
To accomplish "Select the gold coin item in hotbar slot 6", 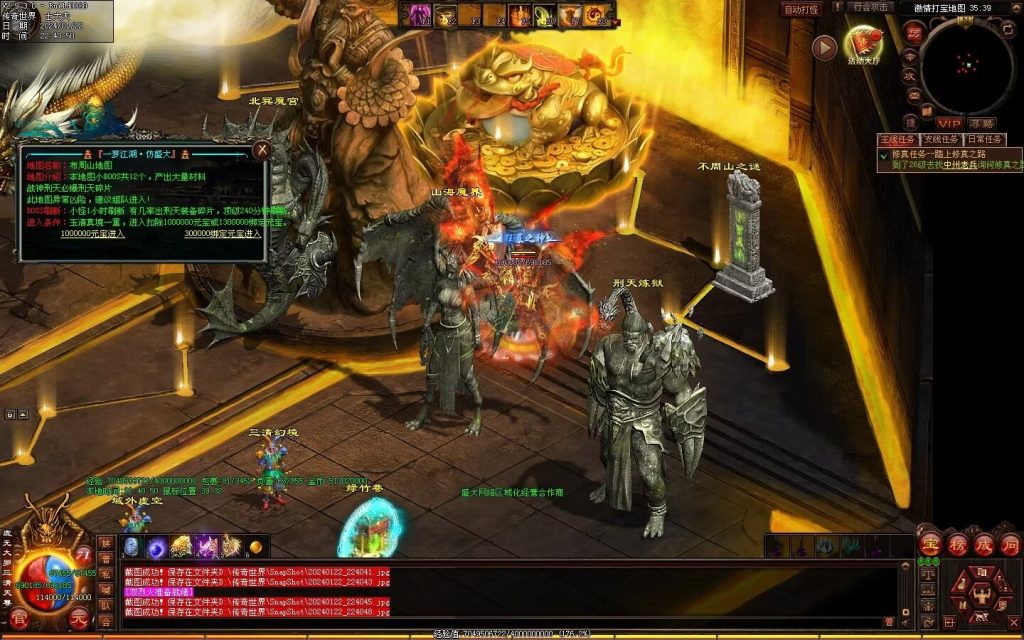I will click(256, 546).
